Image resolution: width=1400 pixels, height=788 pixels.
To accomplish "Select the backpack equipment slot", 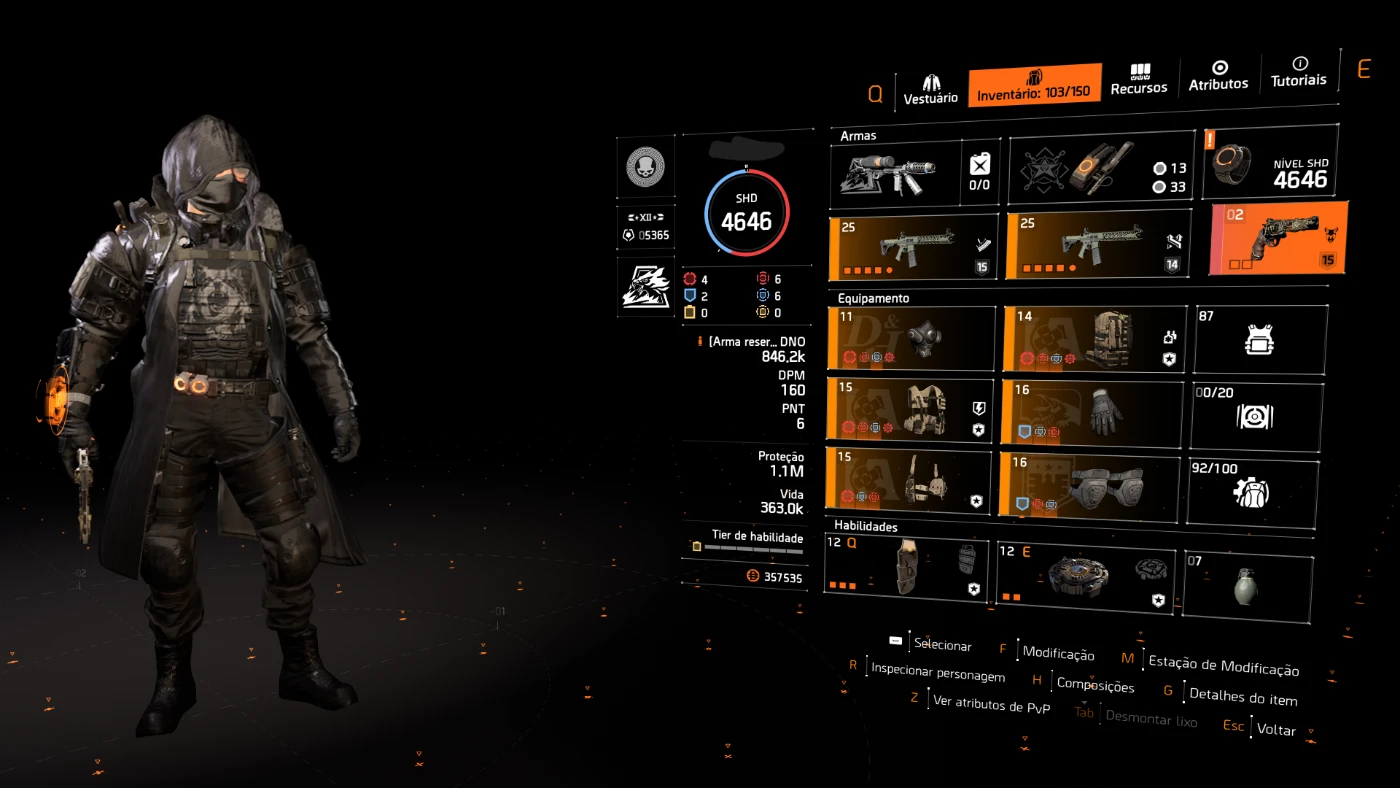I will tap(1094, 339).
